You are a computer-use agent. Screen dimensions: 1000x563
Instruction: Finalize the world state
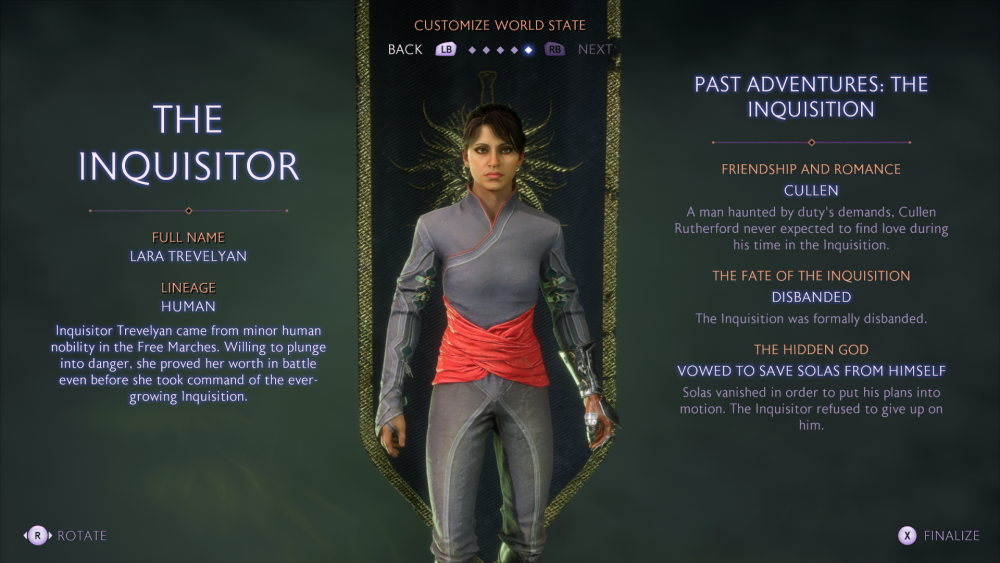coord(950,535)
